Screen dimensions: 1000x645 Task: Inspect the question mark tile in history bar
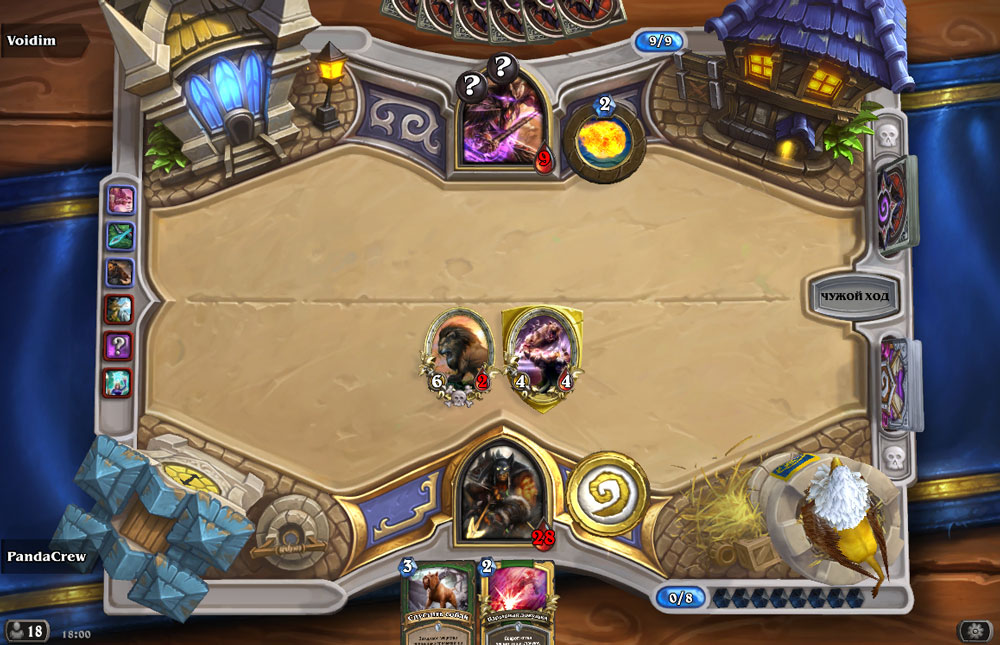[119, 346]
